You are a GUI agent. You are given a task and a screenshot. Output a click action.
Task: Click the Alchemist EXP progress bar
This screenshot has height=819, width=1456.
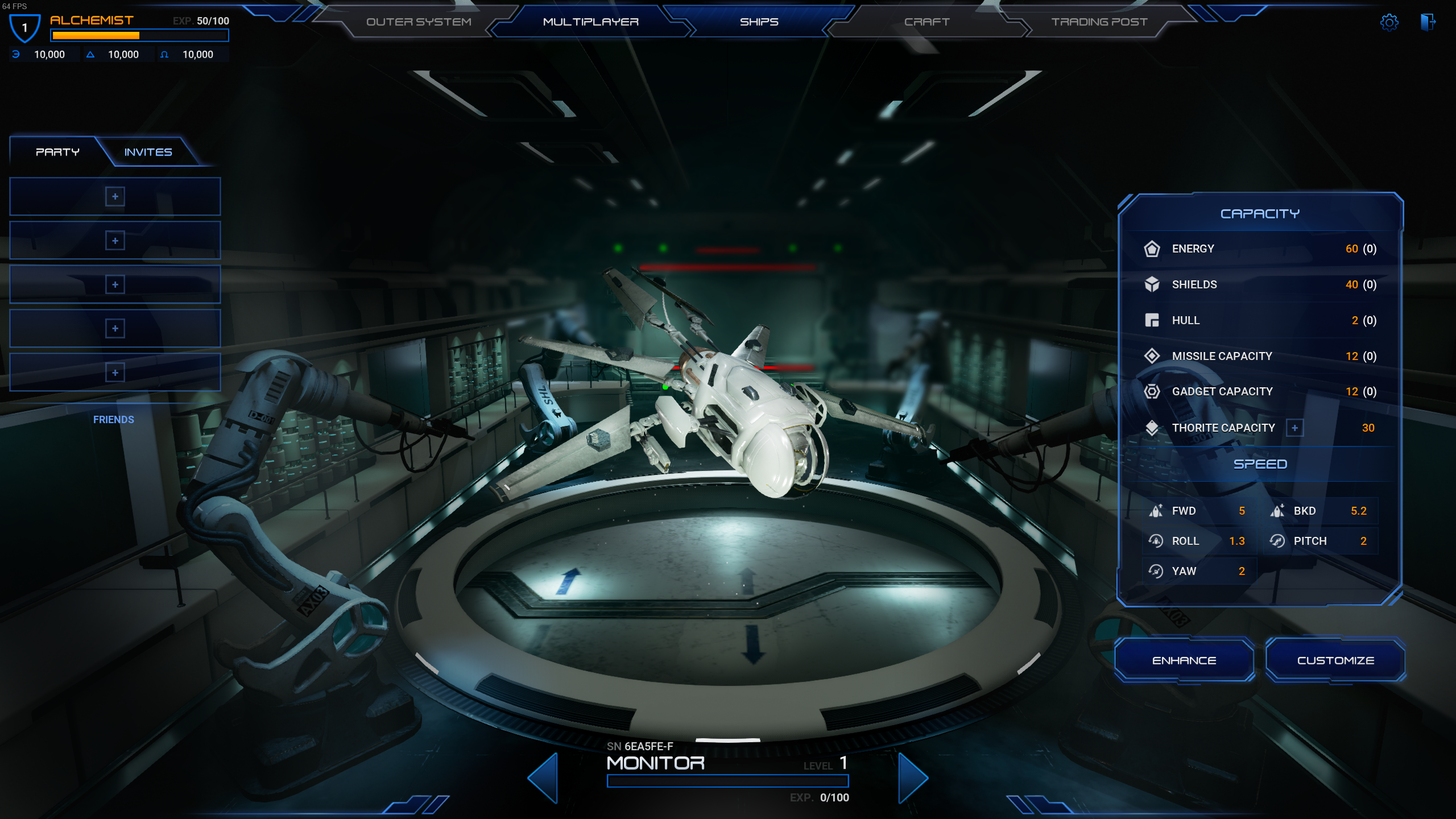coord(139,35)
